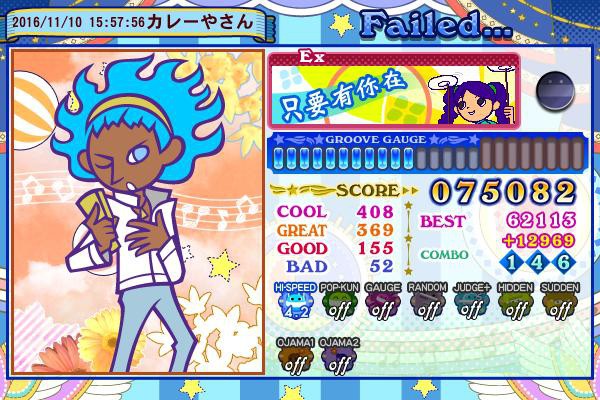Toggle the POP-KUN option

[x=340, y=304]
